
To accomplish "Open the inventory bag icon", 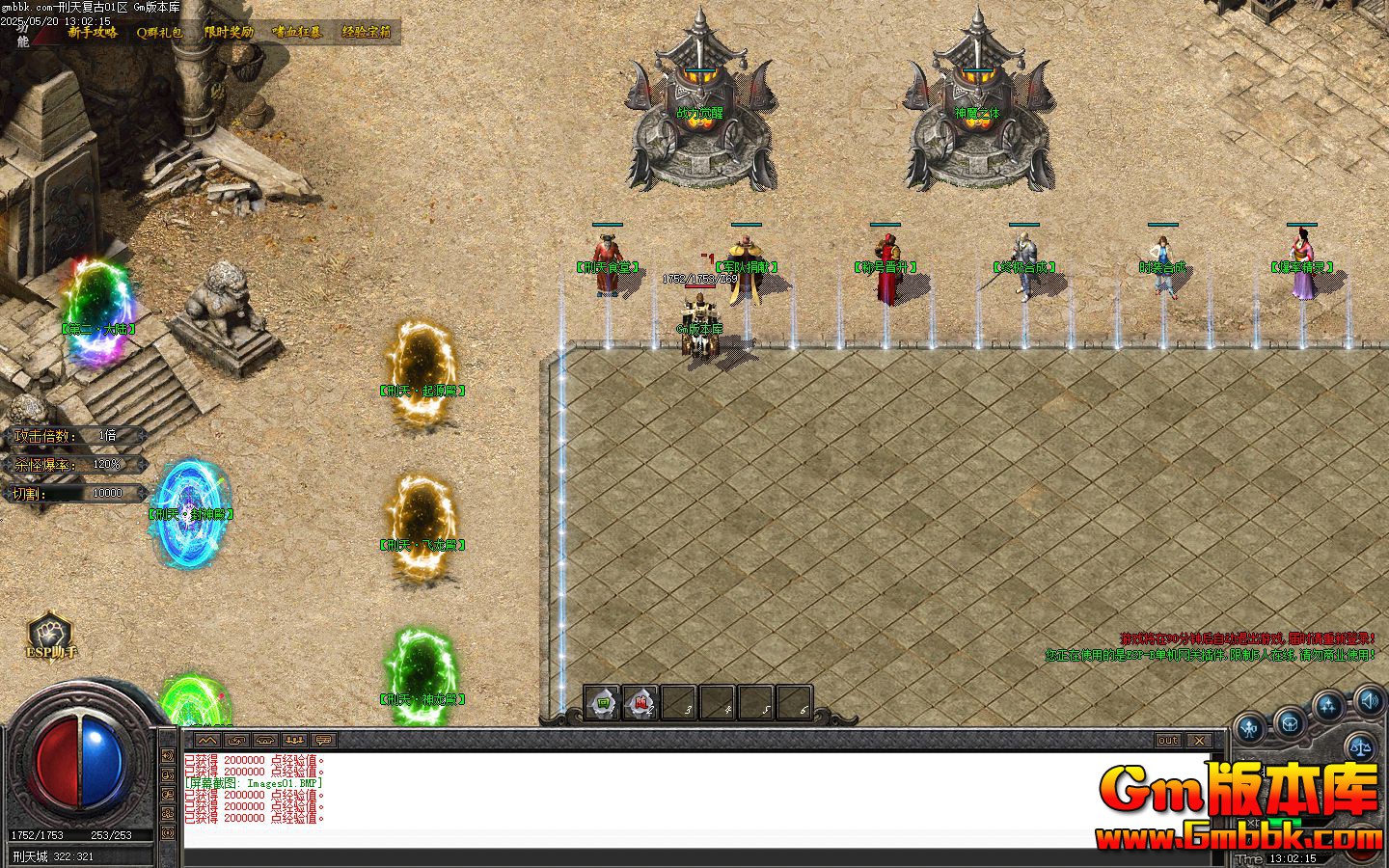I will (x=1290, y=724).
